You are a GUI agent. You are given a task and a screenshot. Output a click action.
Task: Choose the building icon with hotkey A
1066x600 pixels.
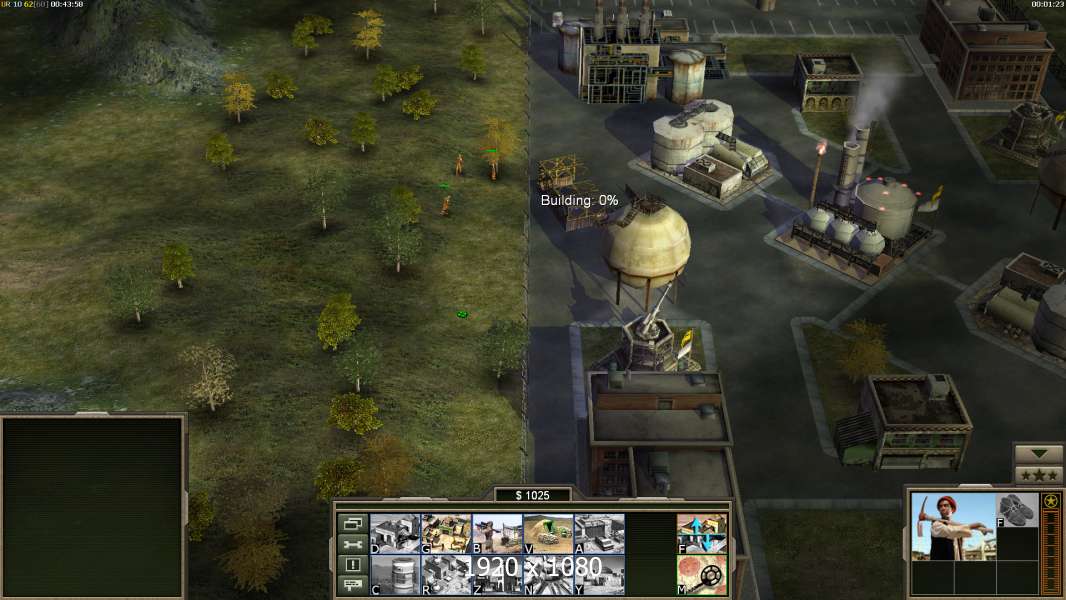click(x=599, y=534)
